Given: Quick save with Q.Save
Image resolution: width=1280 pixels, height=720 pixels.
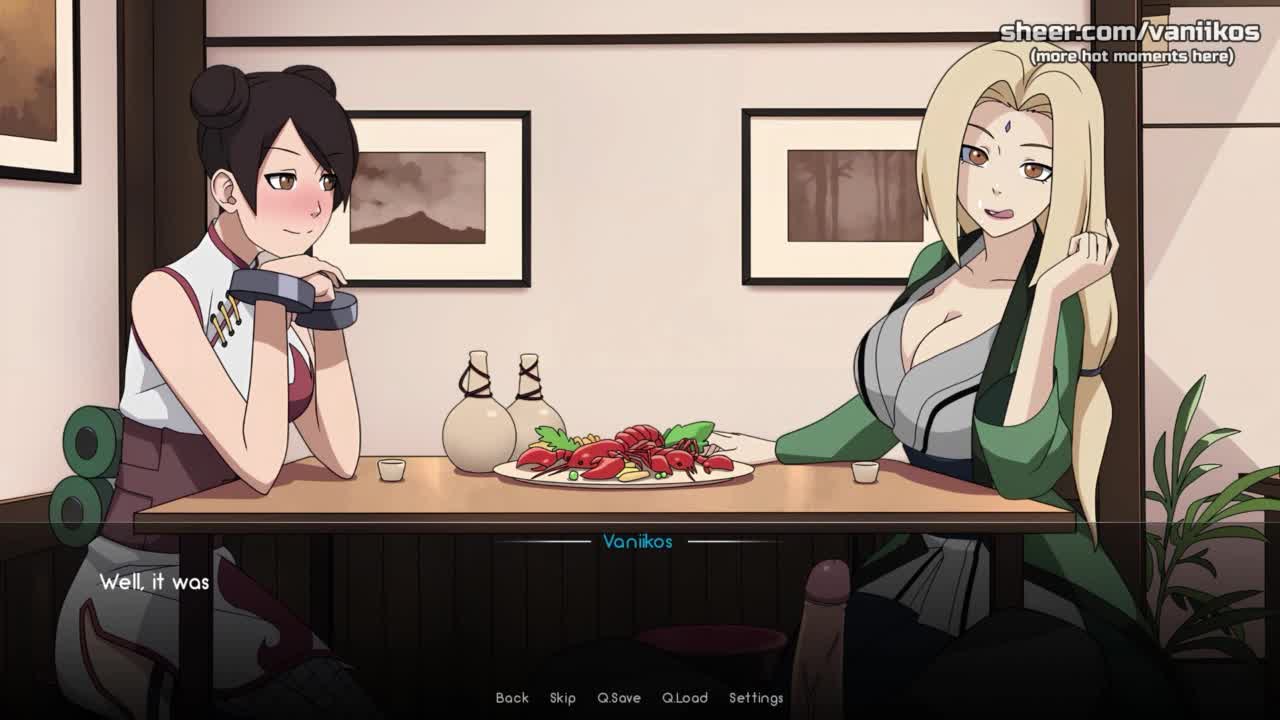Looking at the screenshot, I should [x=619, y=698].
